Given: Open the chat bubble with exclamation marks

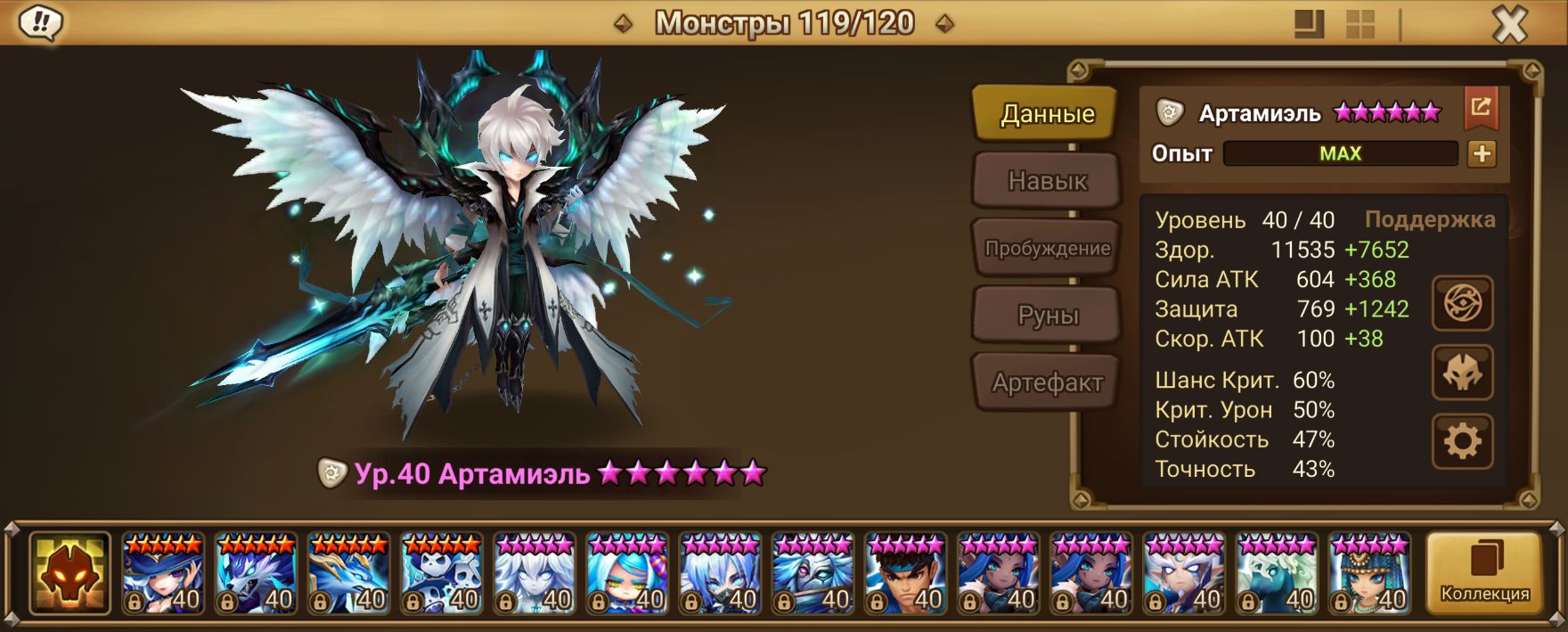Looking at the screenshot, I should pyautogui.click(x=40, y=23).
